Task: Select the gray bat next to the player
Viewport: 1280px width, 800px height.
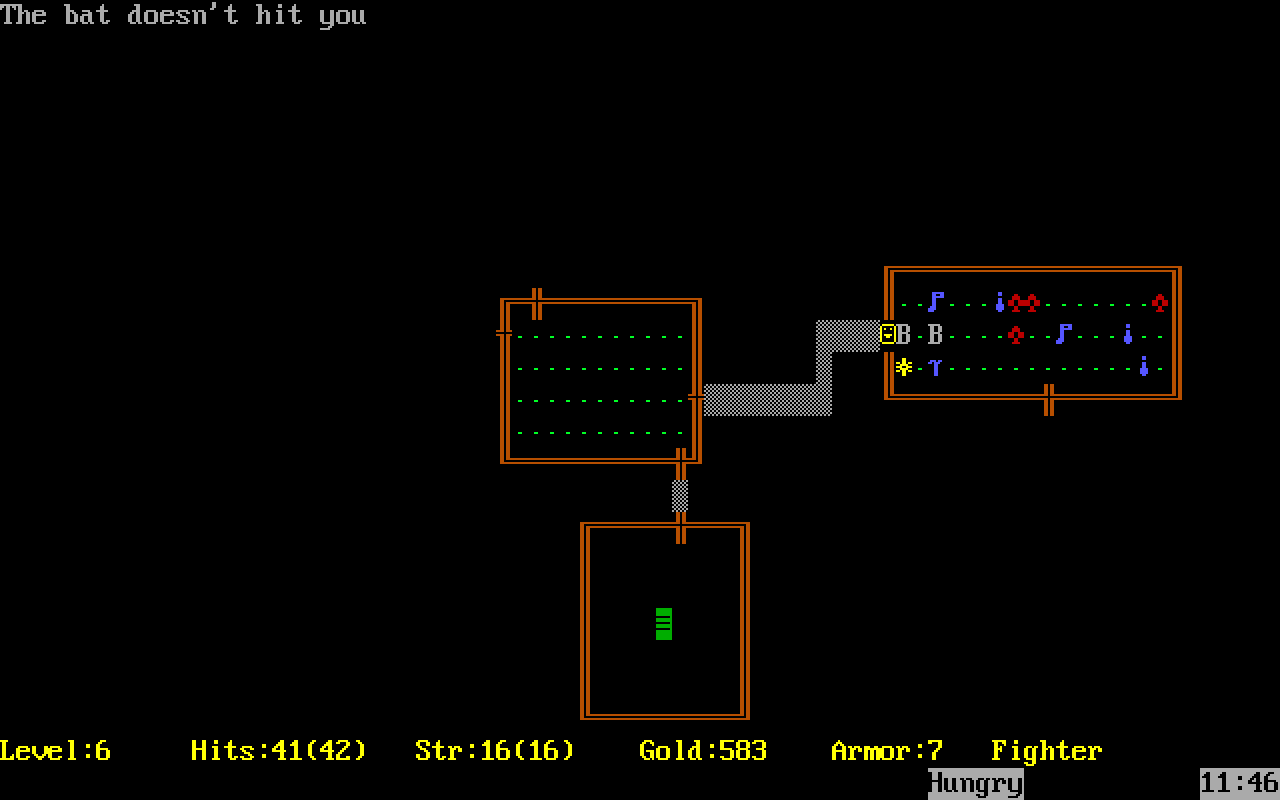Action: [904, 334]
